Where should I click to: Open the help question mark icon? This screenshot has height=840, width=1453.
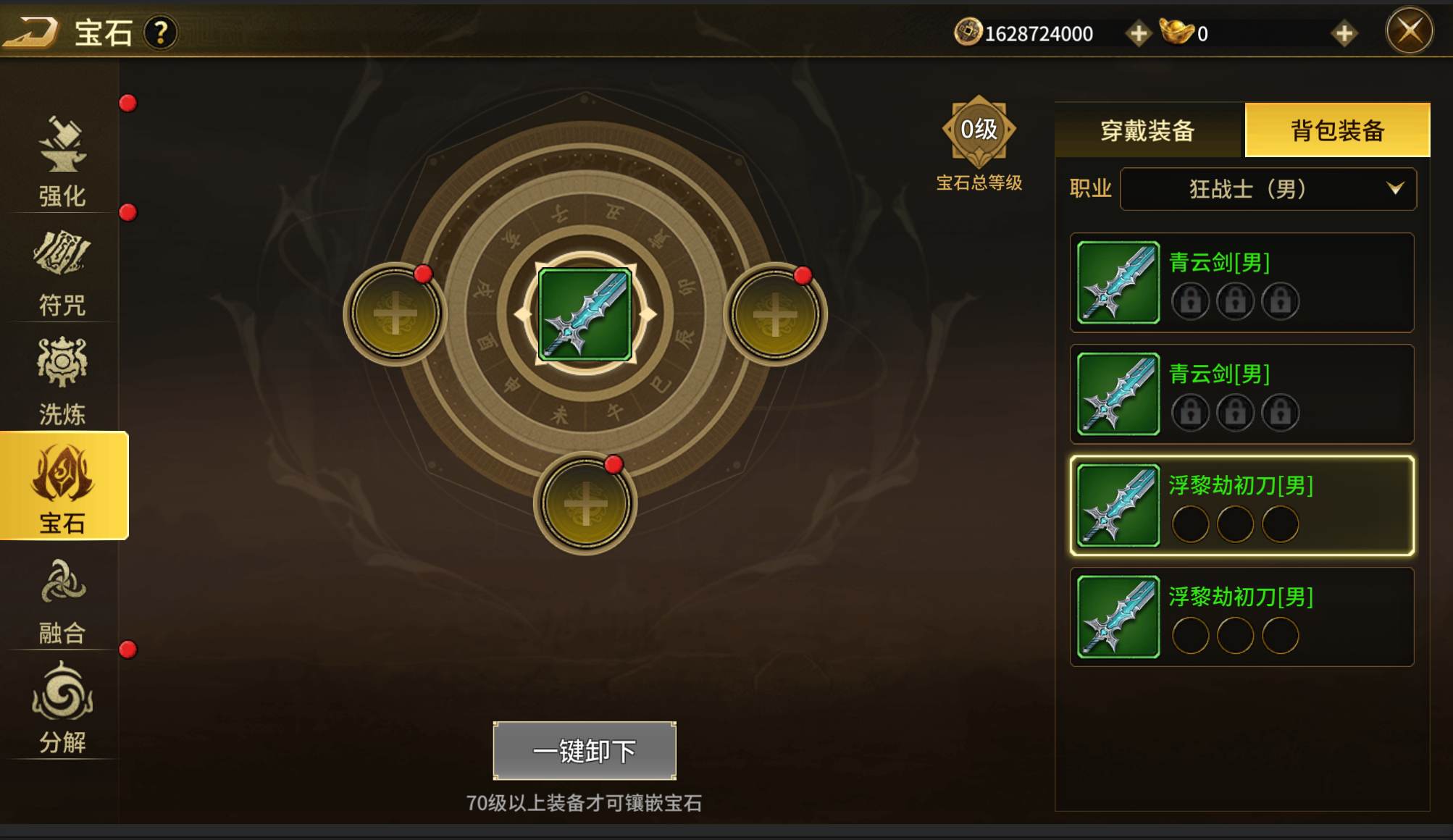[161, 31]
